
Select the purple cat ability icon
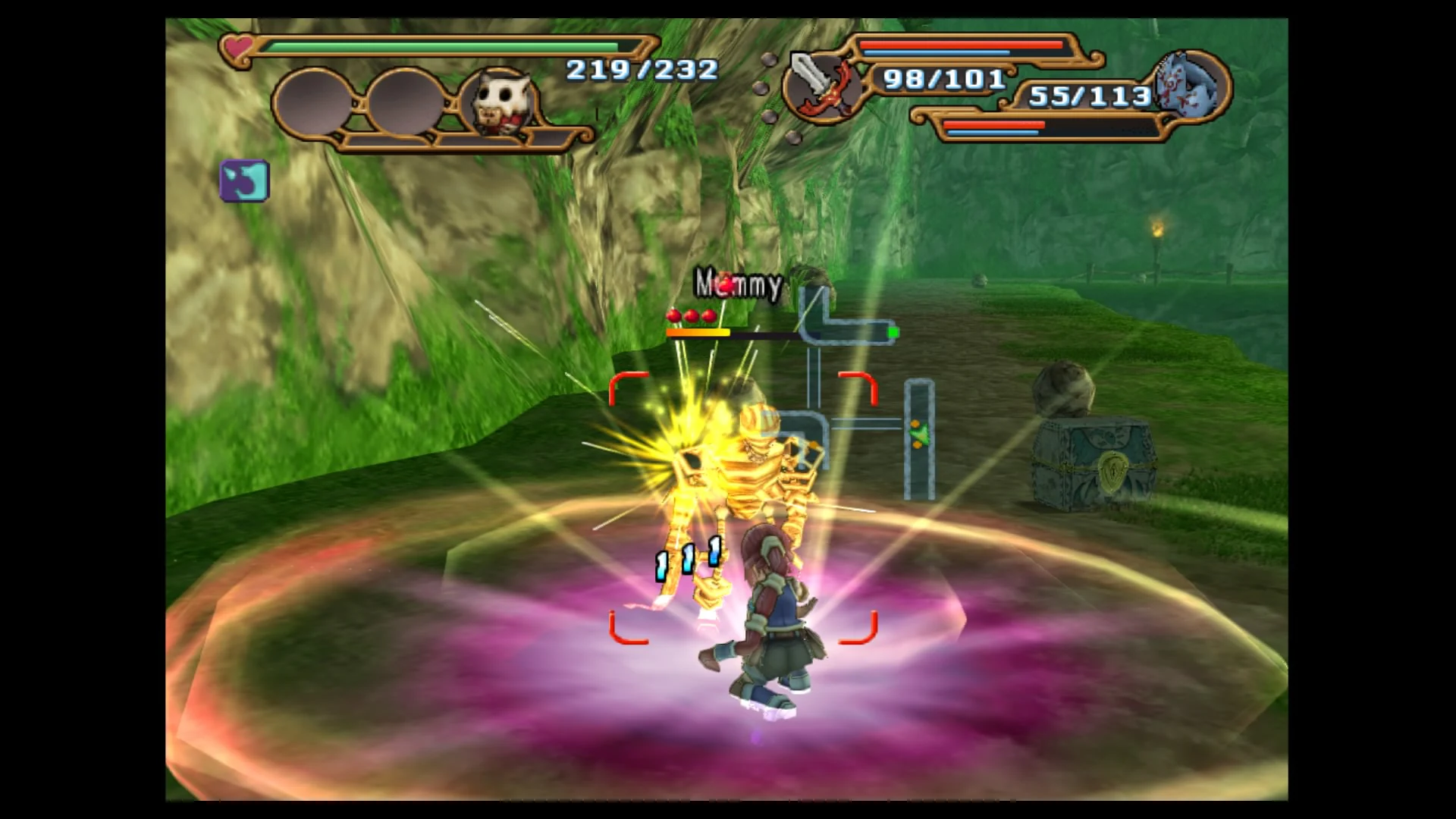(x=244, y=180)
